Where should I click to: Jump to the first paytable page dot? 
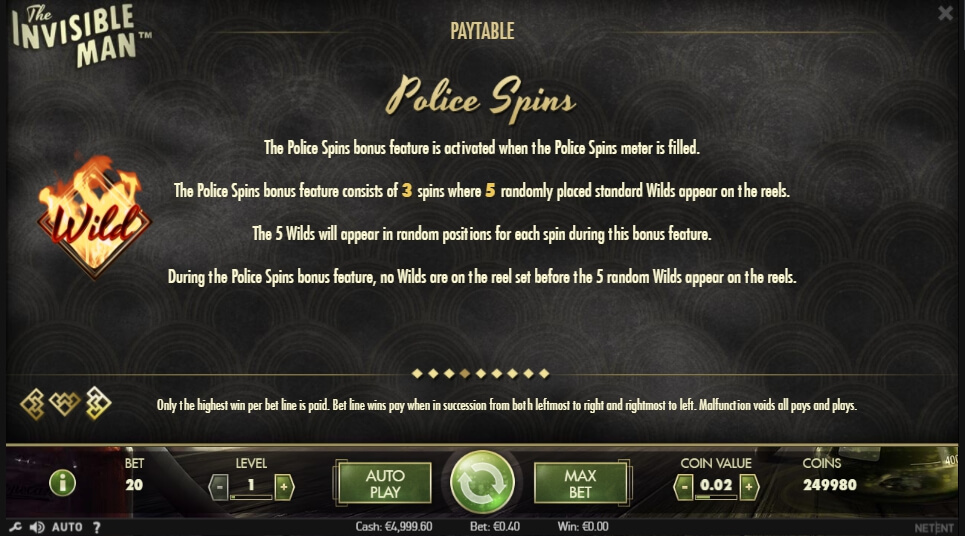click(x=417, y=374)
